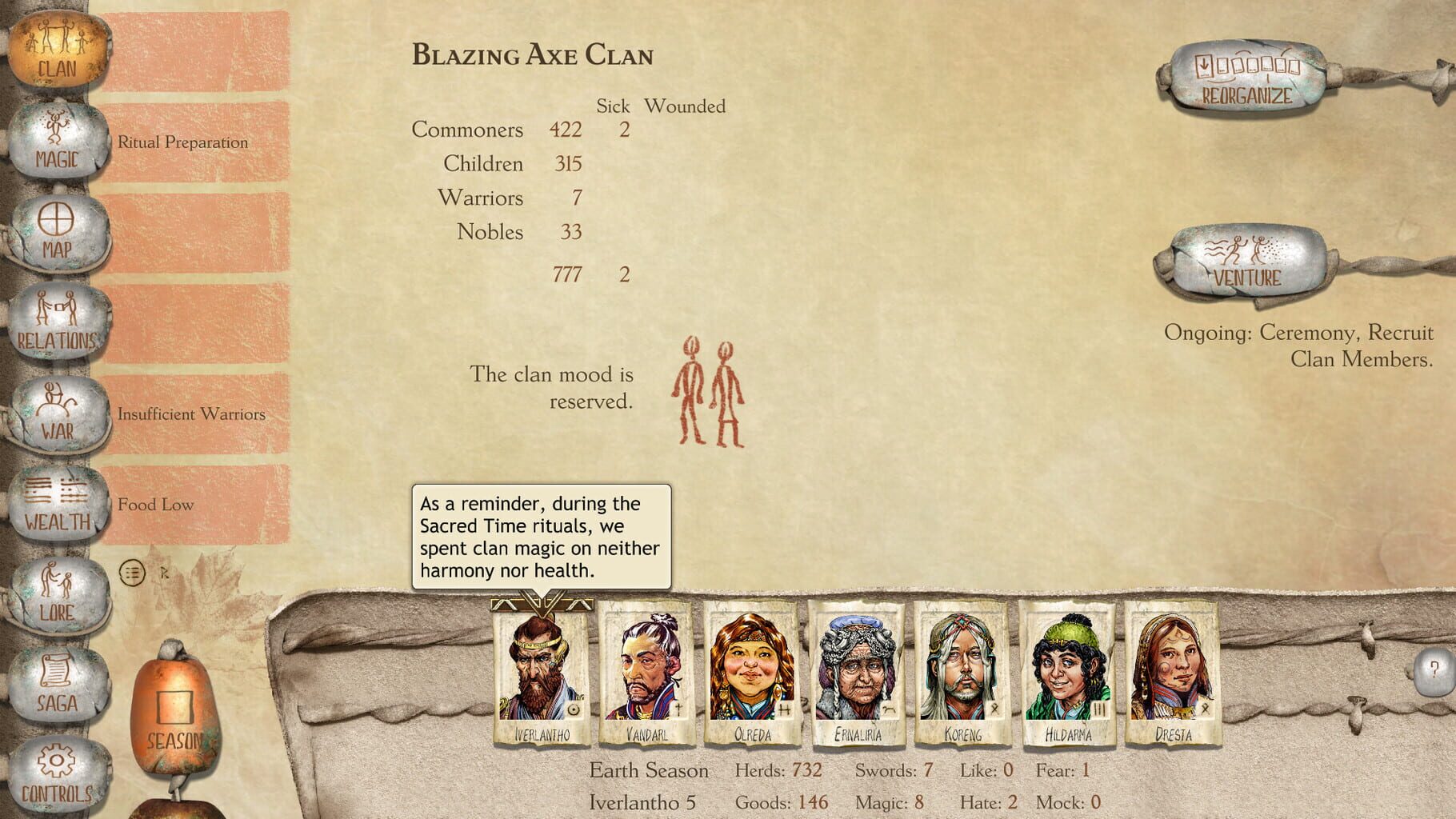Click the Reorganize bone button
Screen dimensions: 1456x819
[x=1246, y=76]
